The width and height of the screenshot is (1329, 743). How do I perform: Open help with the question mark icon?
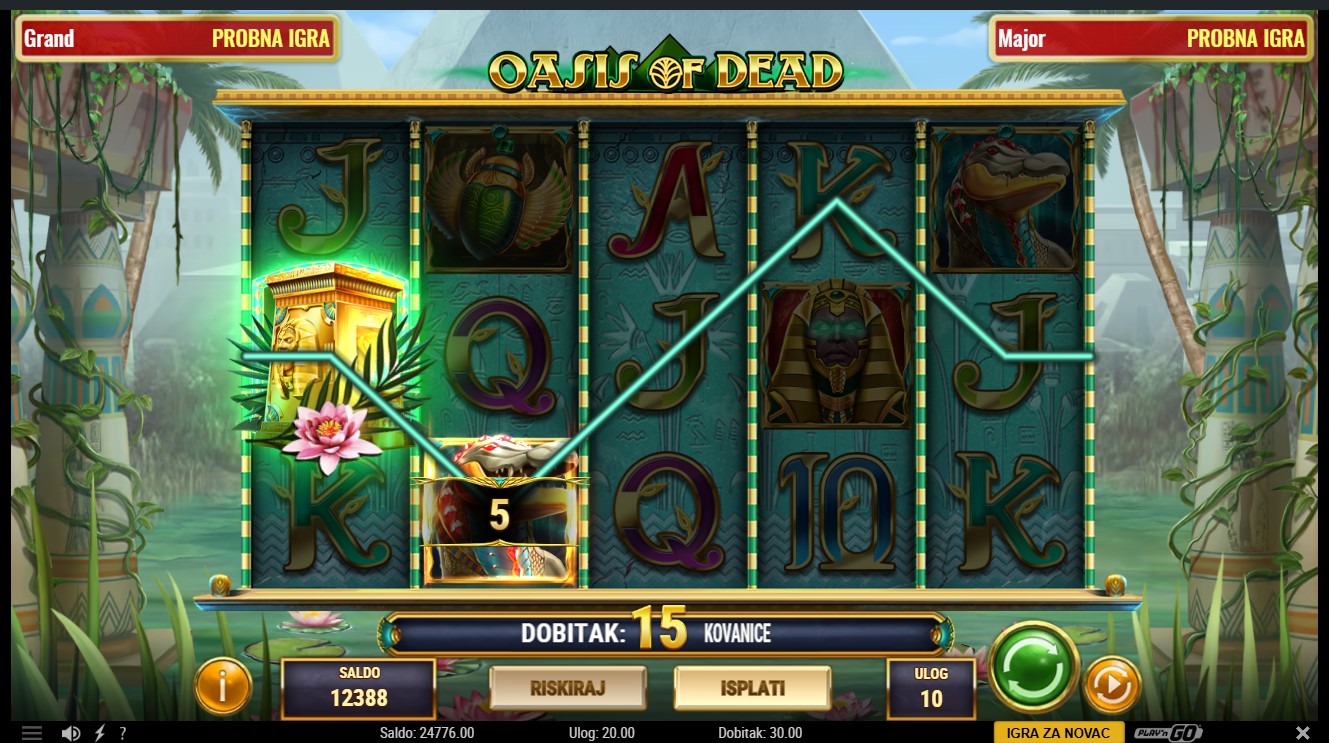pyautogui.click(x=123, y=733)
